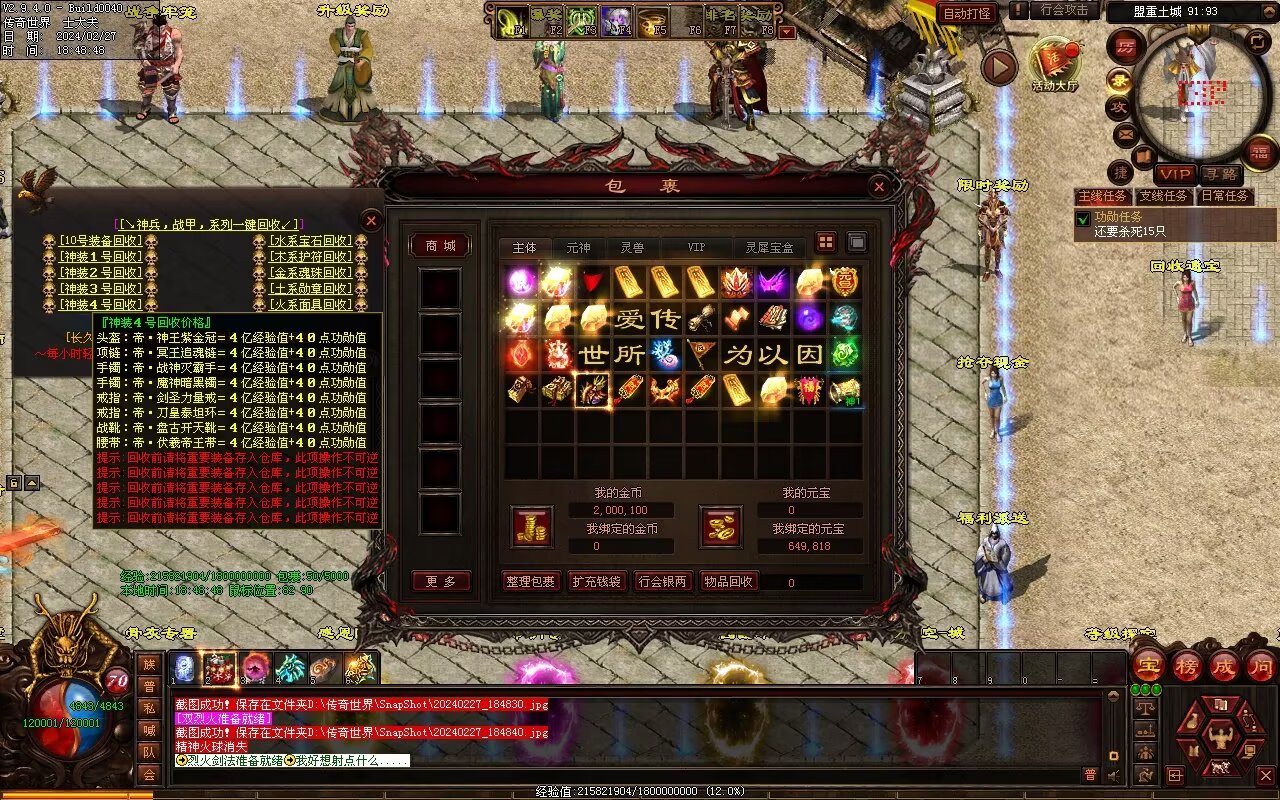This screenshot has height=800, width=1280.
Task: Open the VIP button below the minimap
Action: pos(1175,174)
